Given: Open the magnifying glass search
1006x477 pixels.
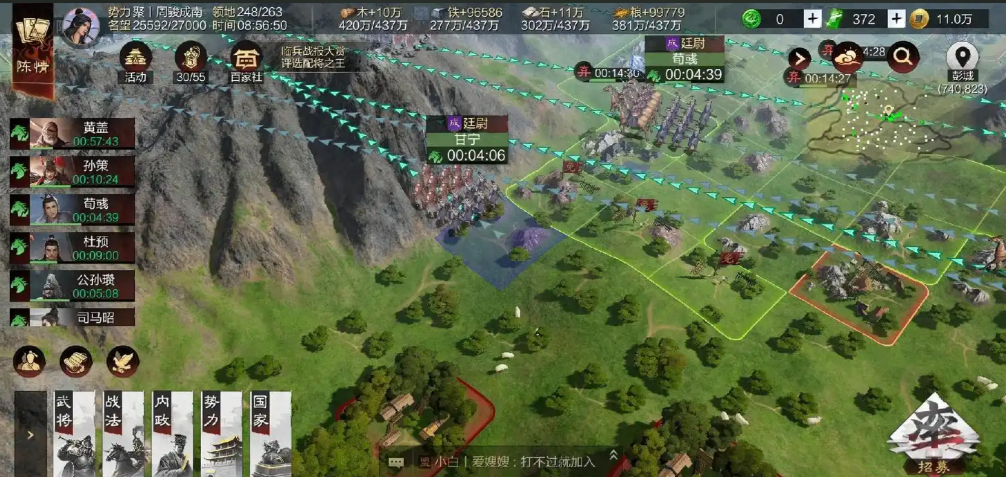Looking at the screenshot, I should click(902, 58).
